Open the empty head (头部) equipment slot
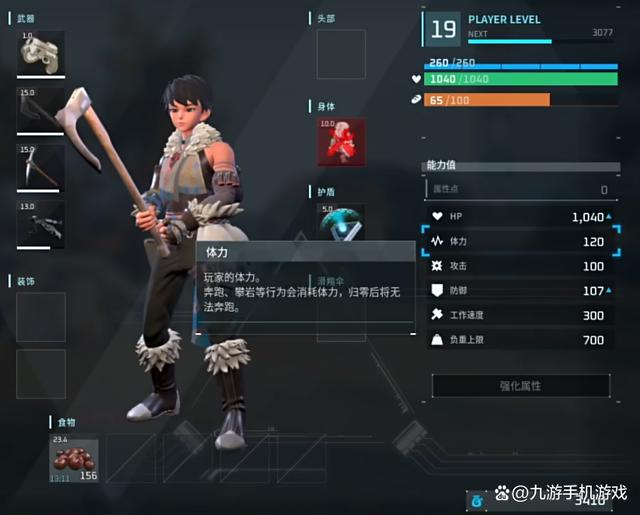 (341, 54)
